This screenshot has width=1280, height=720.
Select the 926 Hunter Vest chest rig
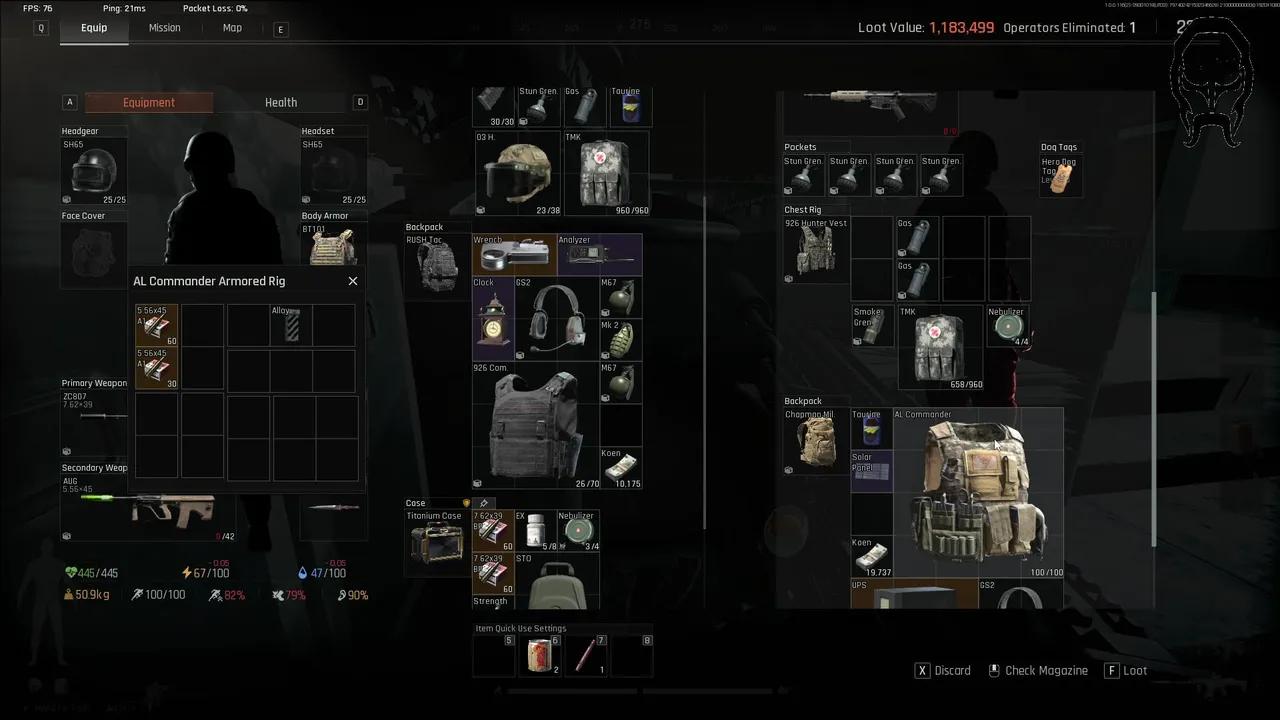[817, 250]
